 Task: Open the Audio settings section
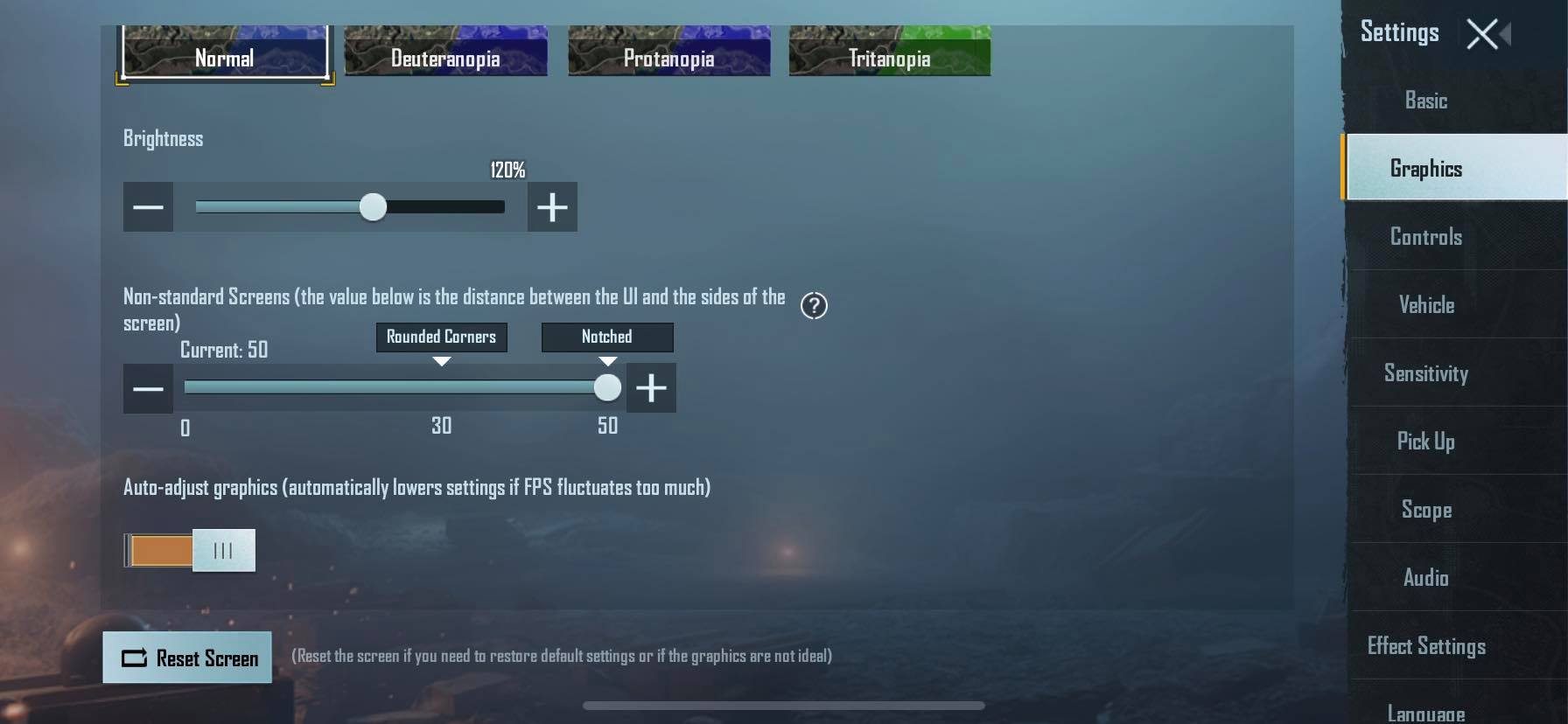click(1425, 577)
